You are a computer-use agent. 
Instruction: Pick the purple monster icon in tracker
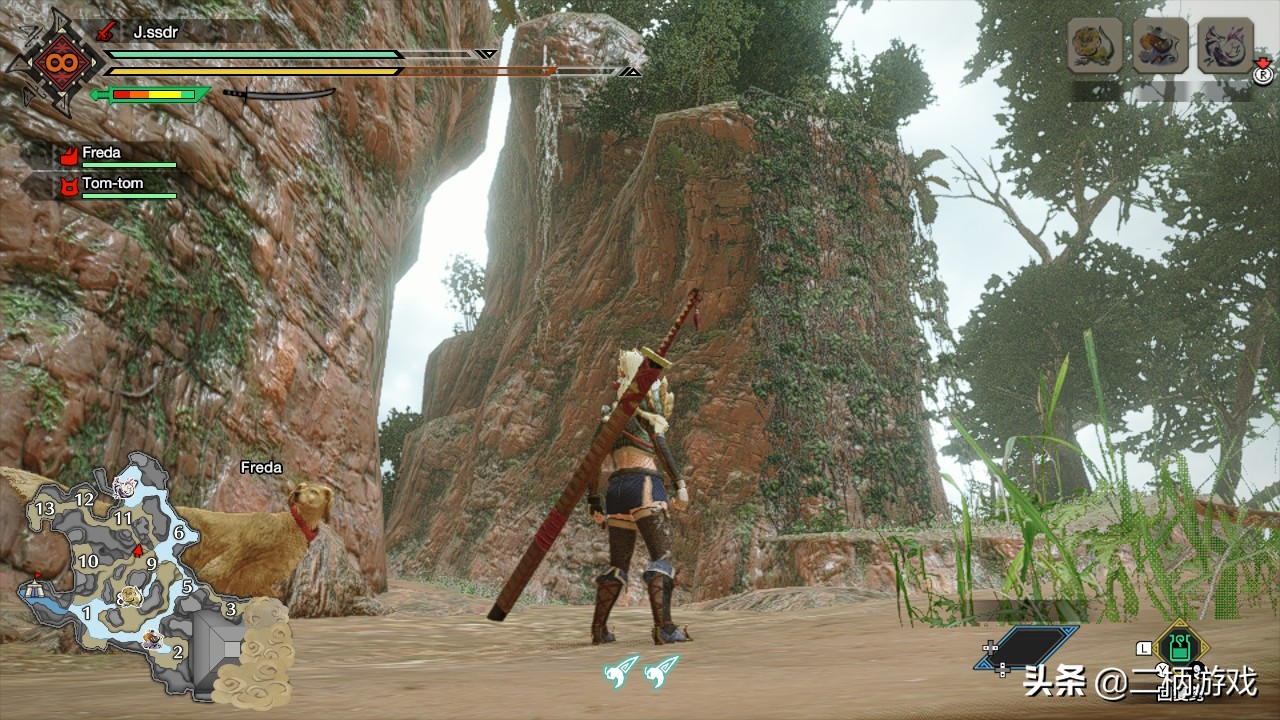tap(1225, 45)
